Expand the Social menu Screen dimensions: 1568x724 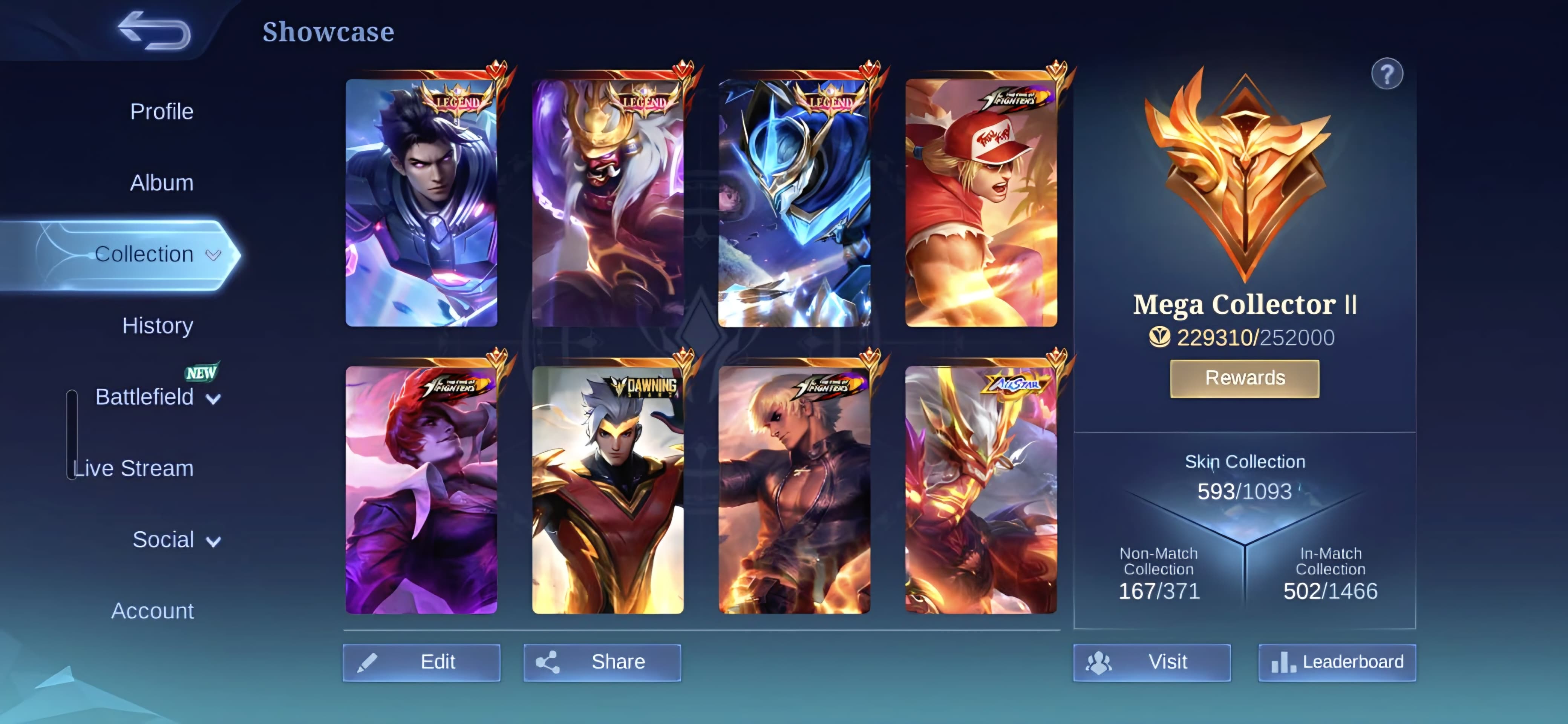tap(175, 540)
